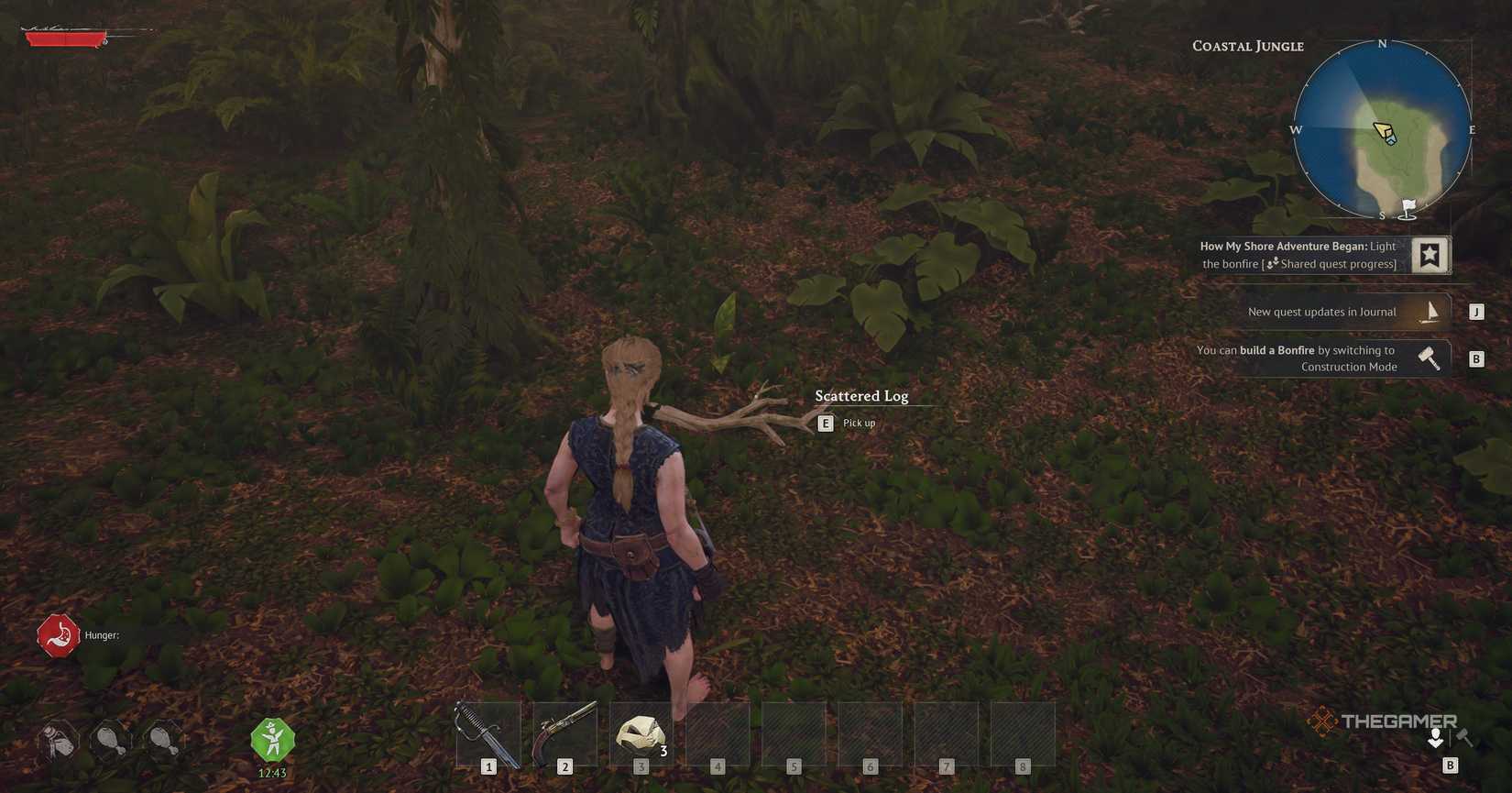Click the red health bar
The height and width of the screenshot is (793, 1512).
pos(64,39)
